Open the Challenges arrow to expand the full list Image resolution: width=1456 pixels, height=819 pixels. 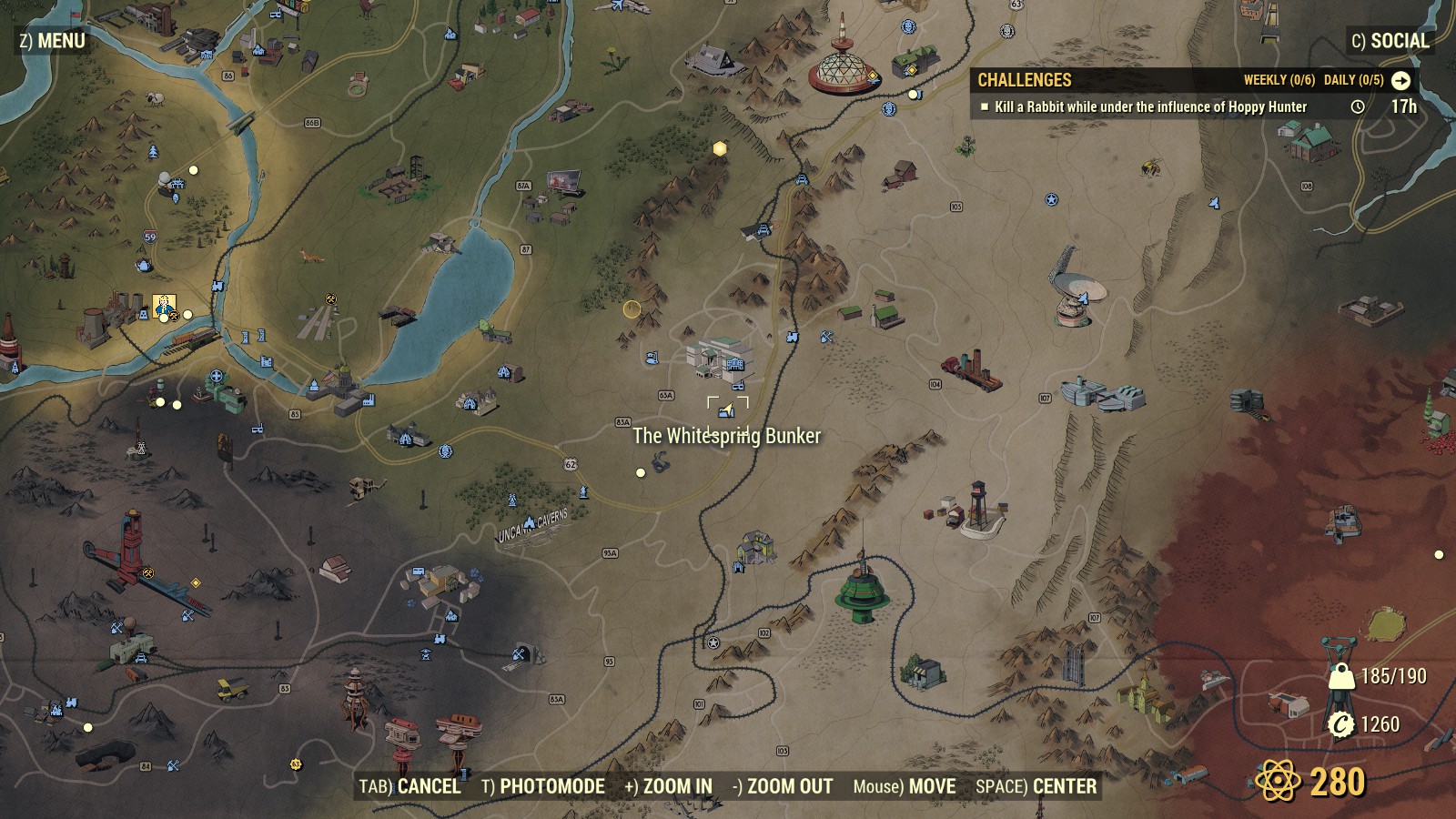click(x=1401, y=80)
